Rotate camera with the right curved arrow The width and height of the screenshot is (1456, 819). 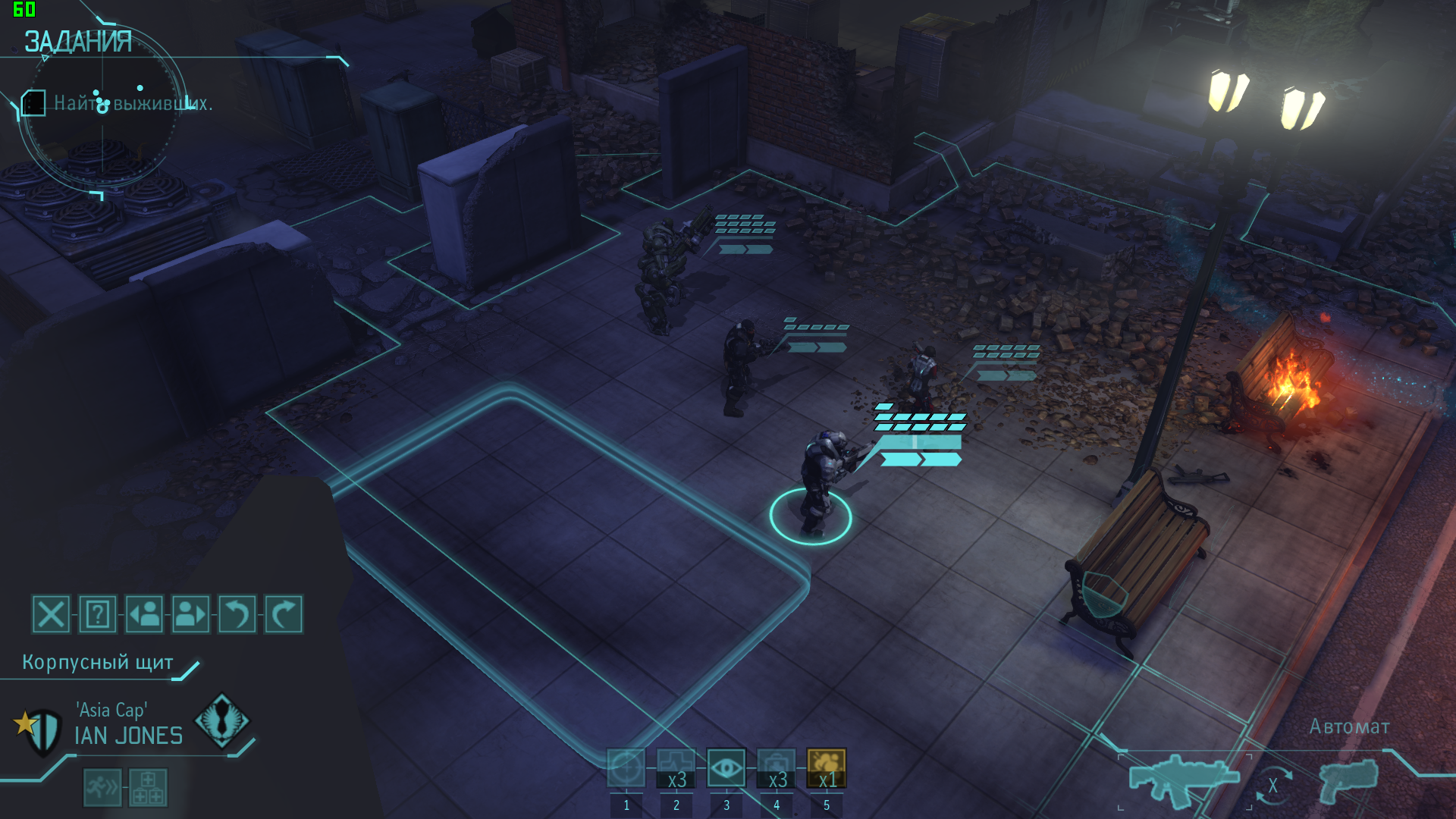[x=284, y=614]
